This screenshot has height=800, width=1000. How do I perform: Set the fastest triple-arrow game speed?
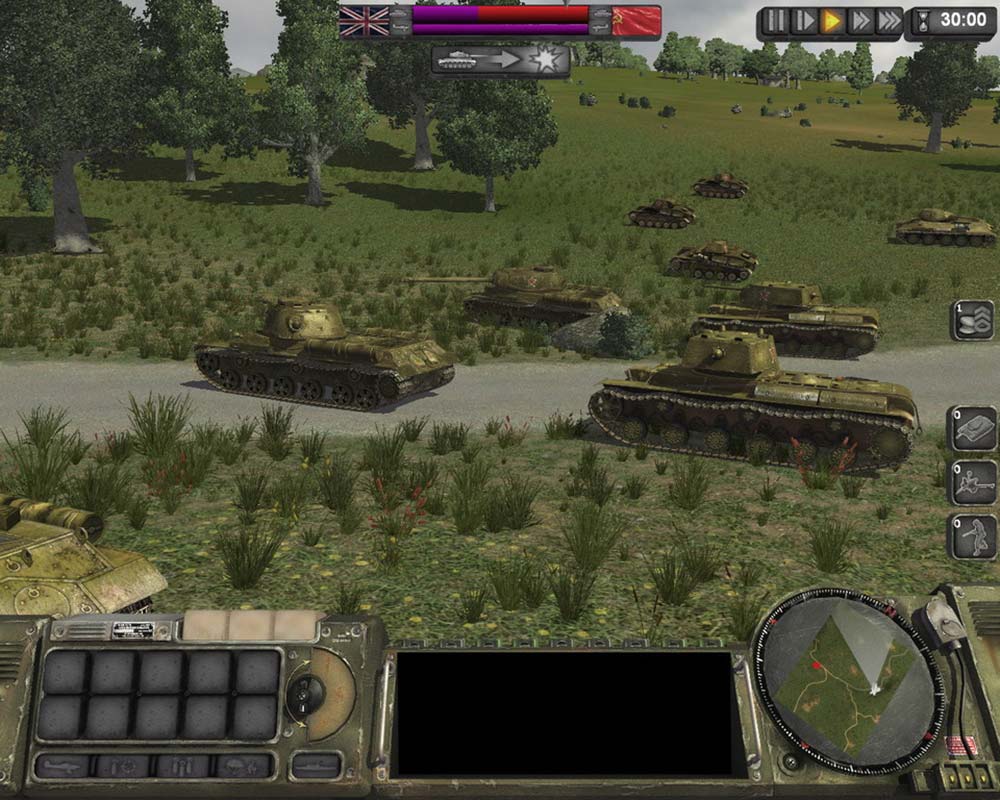point(888,21)
